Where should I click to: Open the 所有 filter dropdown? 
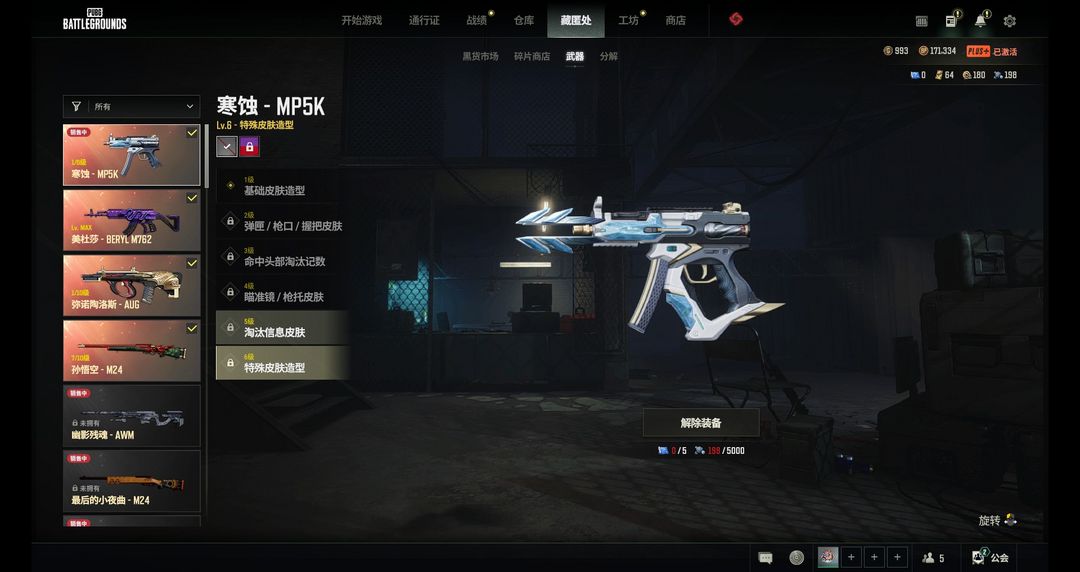[131, 106]
